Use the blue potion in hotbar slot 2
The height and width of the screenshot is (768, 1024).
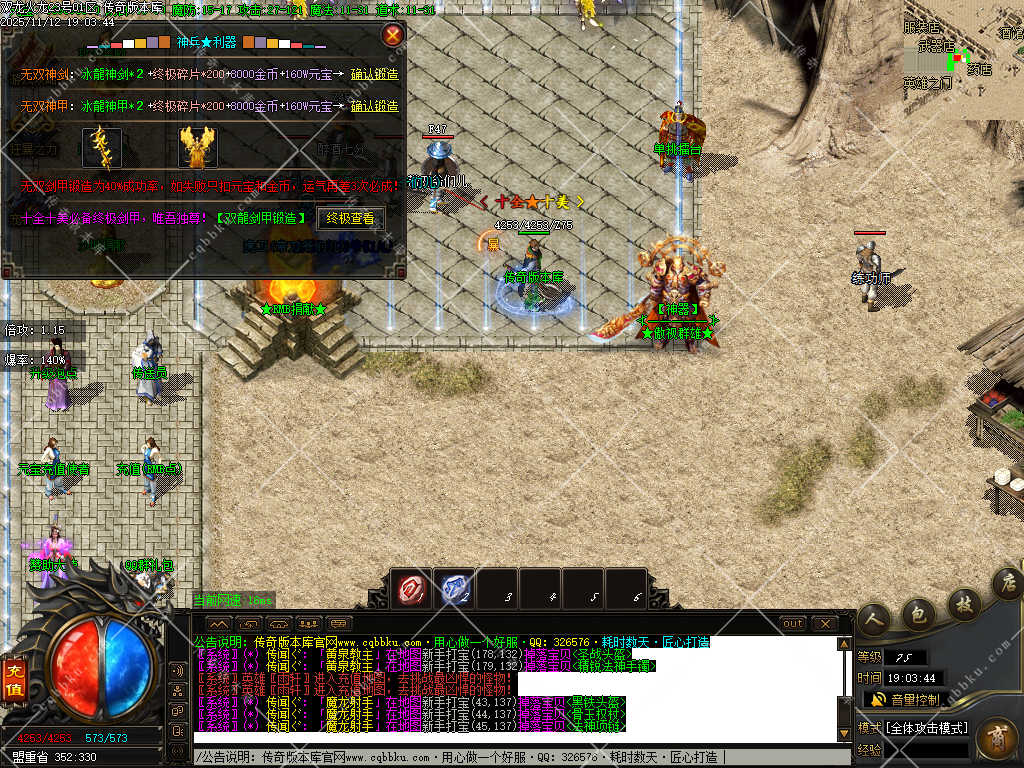pos(457,589)
